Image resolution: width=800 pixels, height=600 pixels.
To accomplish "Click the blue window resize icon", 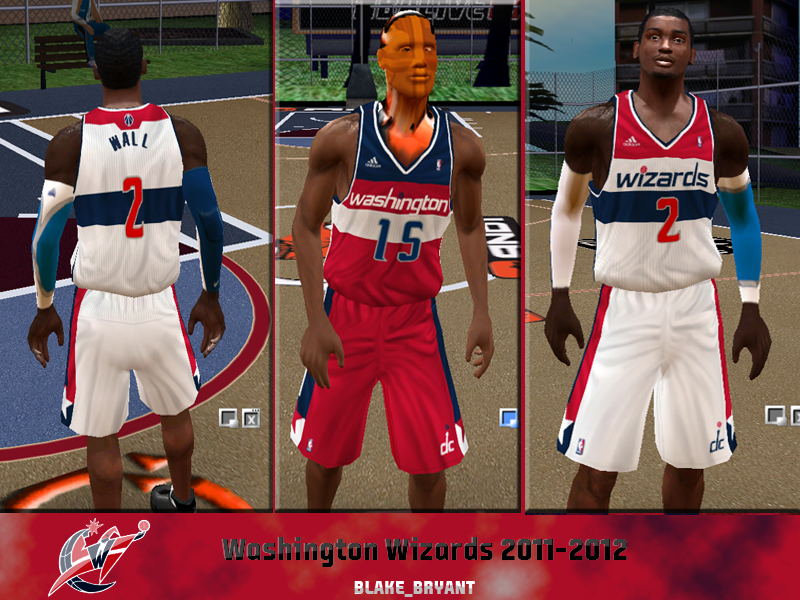I will (x=509, y=417).
